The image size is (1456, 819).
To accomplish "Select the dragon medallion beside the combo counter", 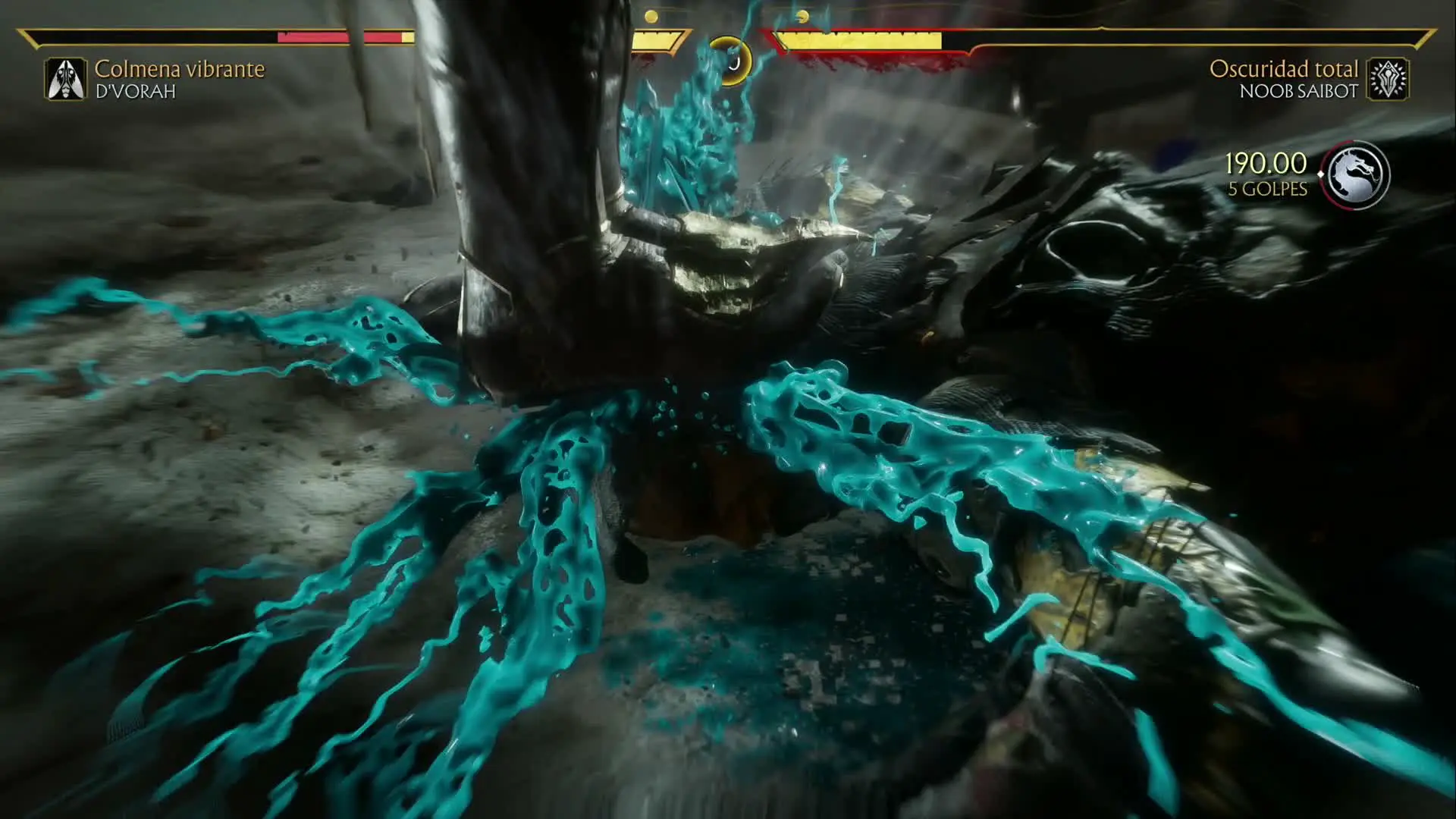I will tap(1355, 175).
